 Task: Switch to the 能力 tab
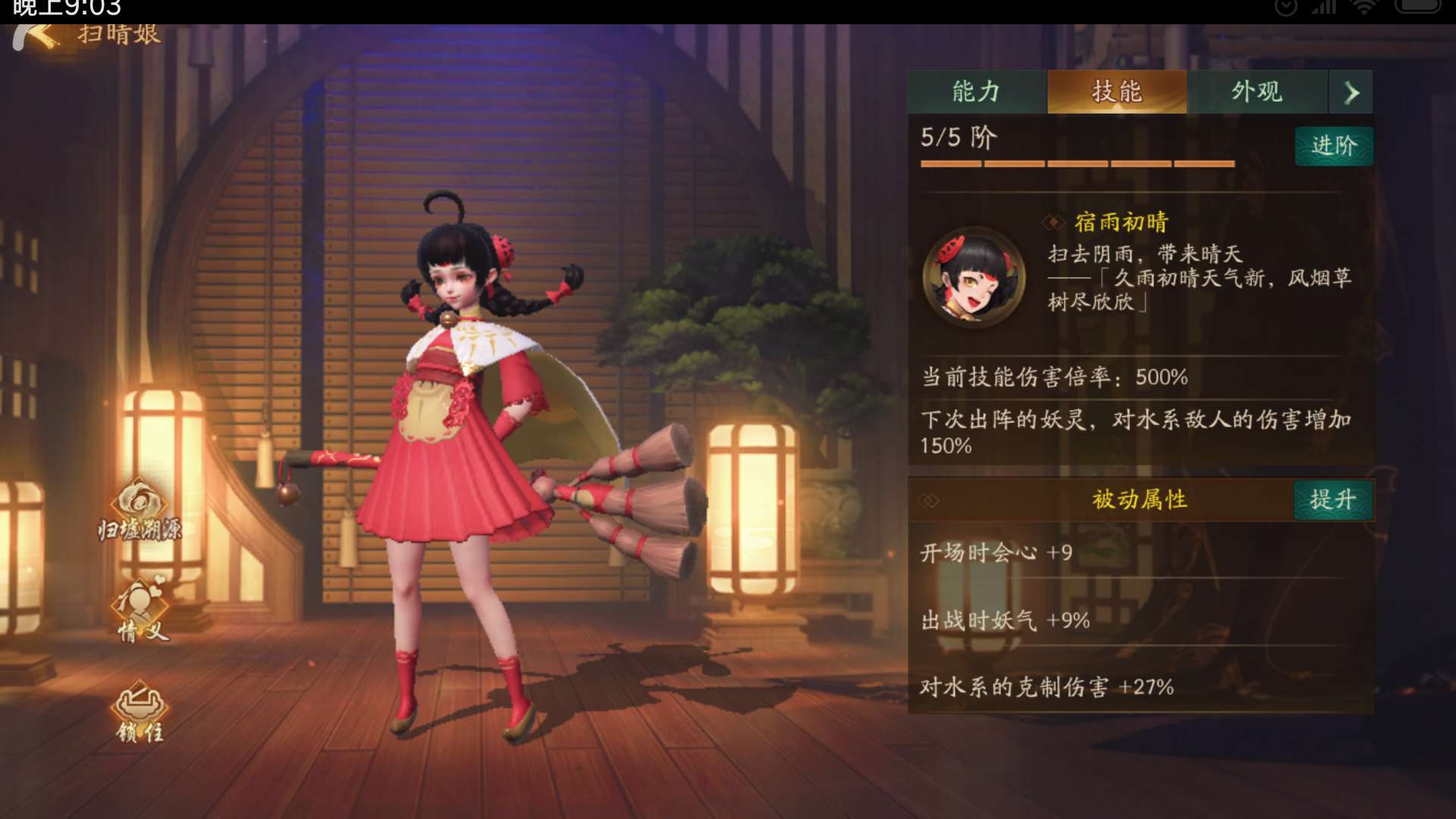click(x=974, y=91)
